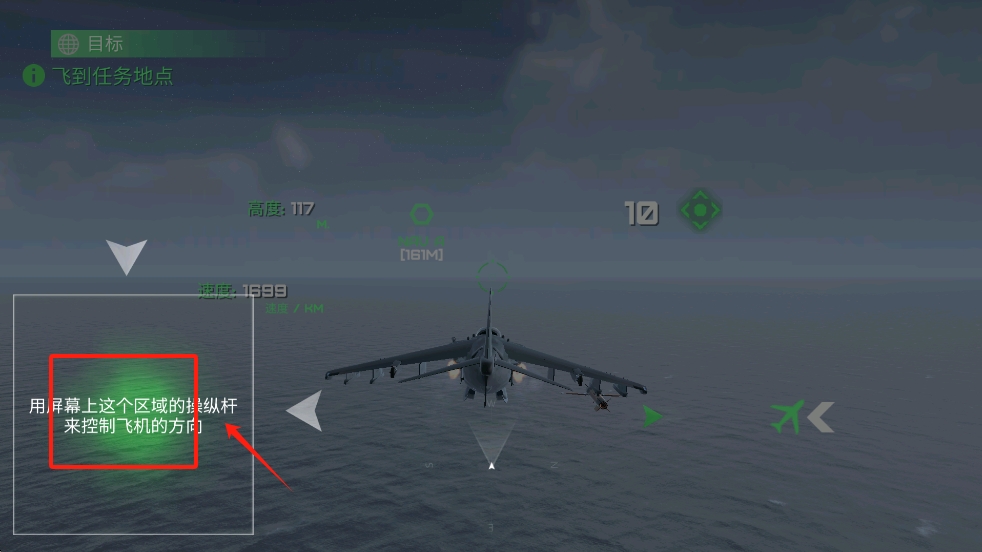
Task: Tap the 飞到任务地点 info icon
Action: [34, 76]
